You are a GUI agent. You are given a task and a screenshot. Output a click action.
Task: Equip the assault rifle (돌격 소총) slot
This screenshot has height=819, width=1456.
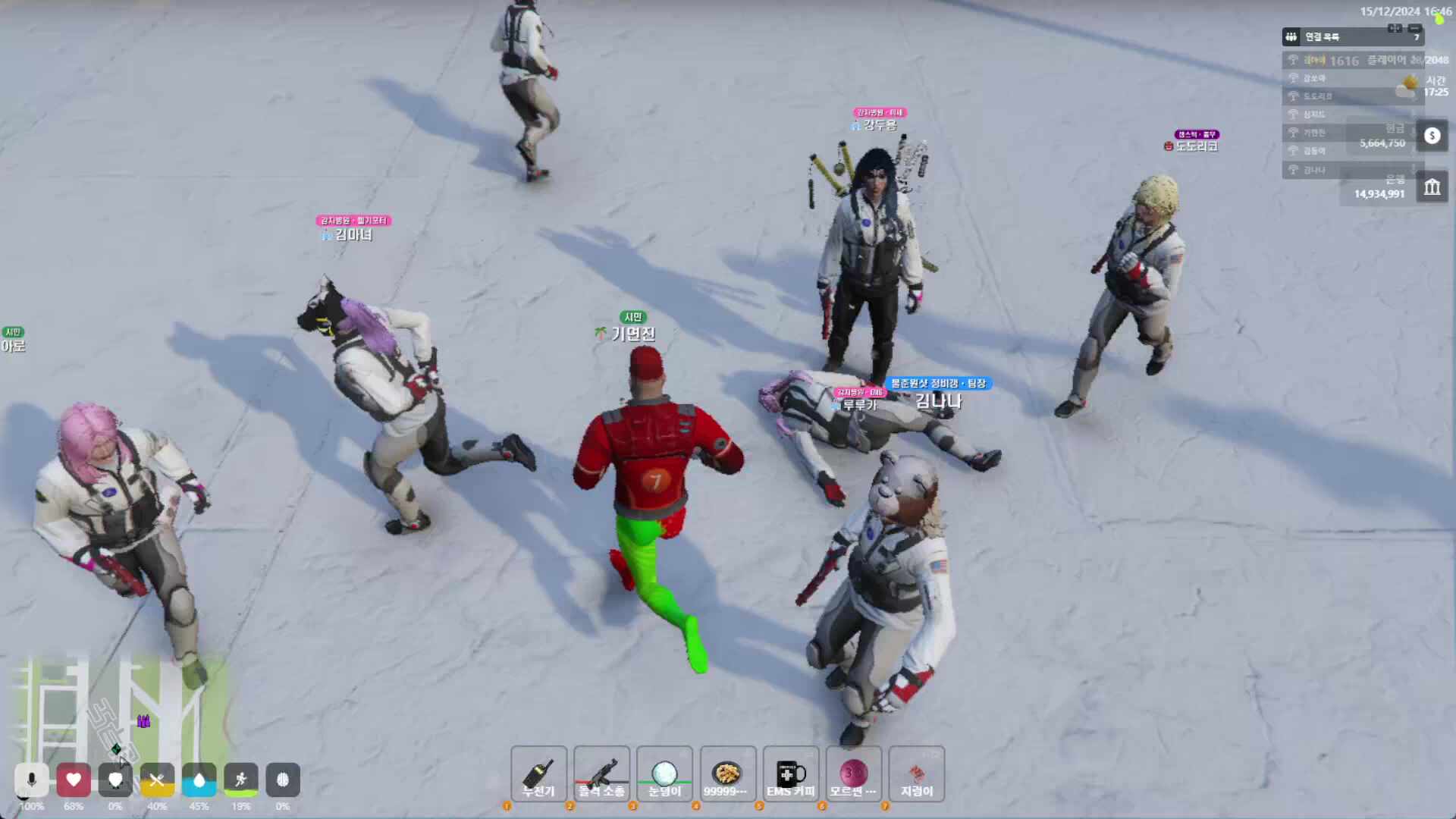[x=601, y=774]
